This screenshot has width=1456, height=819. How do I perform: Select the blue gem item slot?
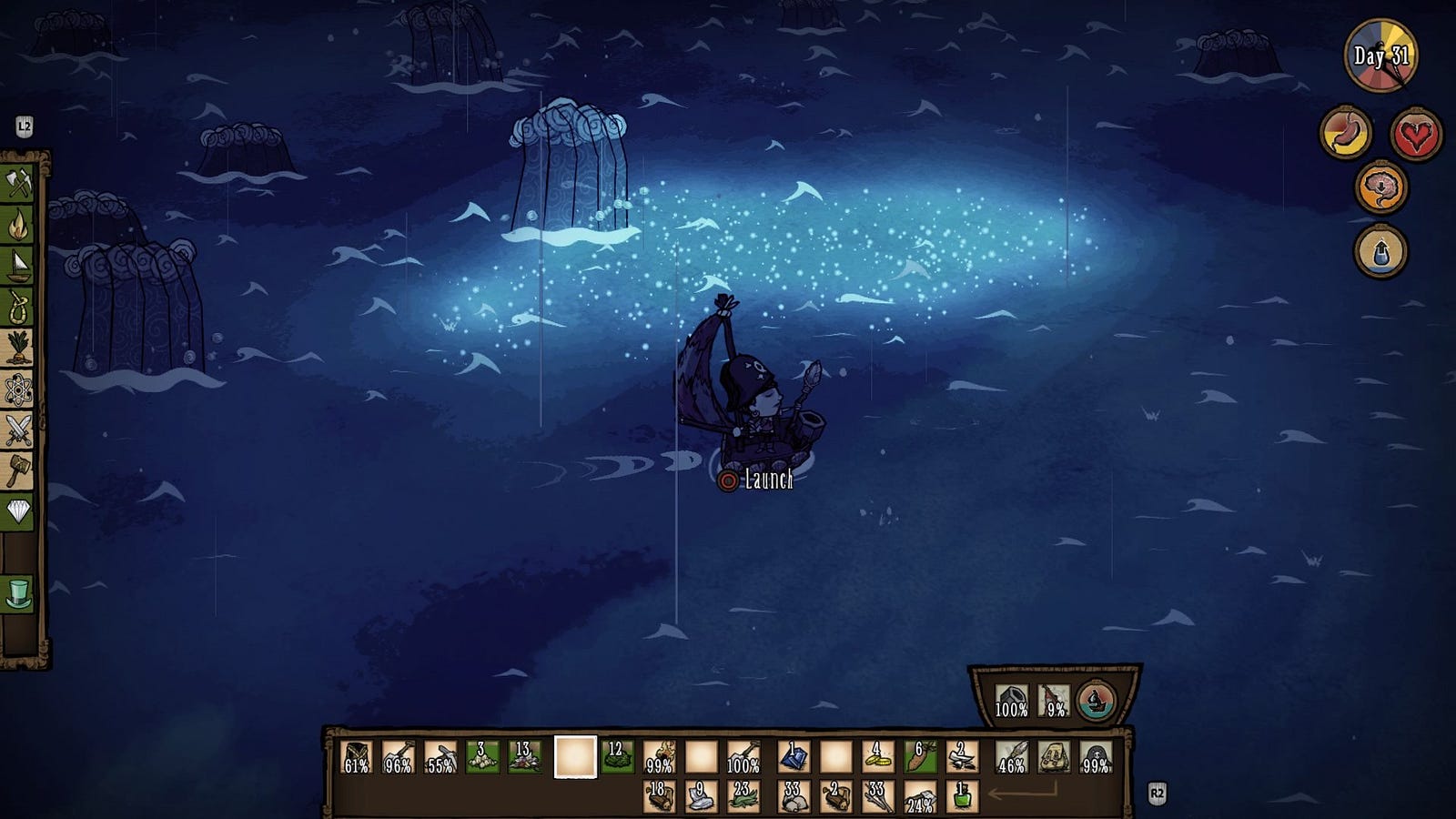click(793, 757)
